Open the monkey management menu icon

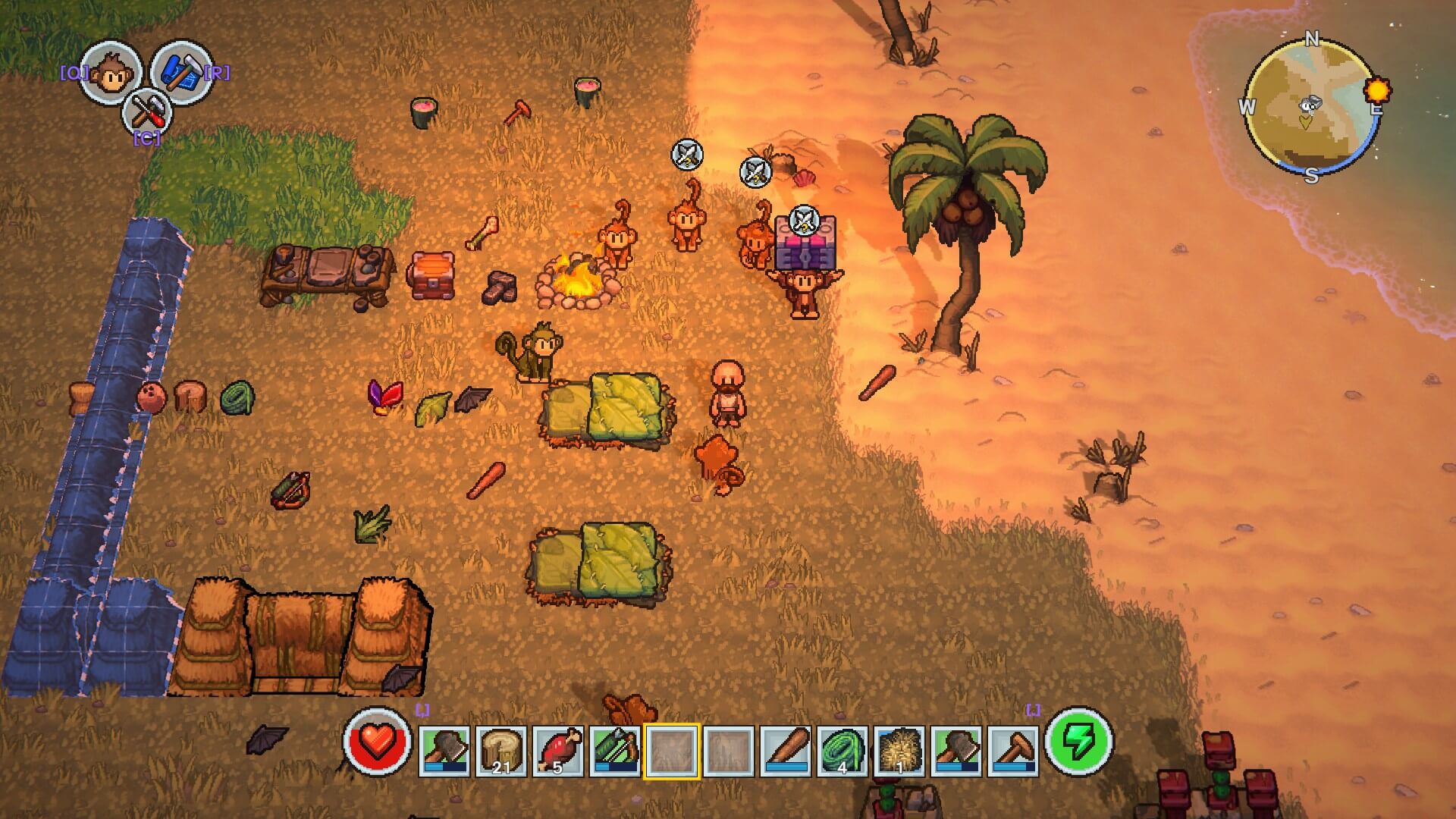110,72
